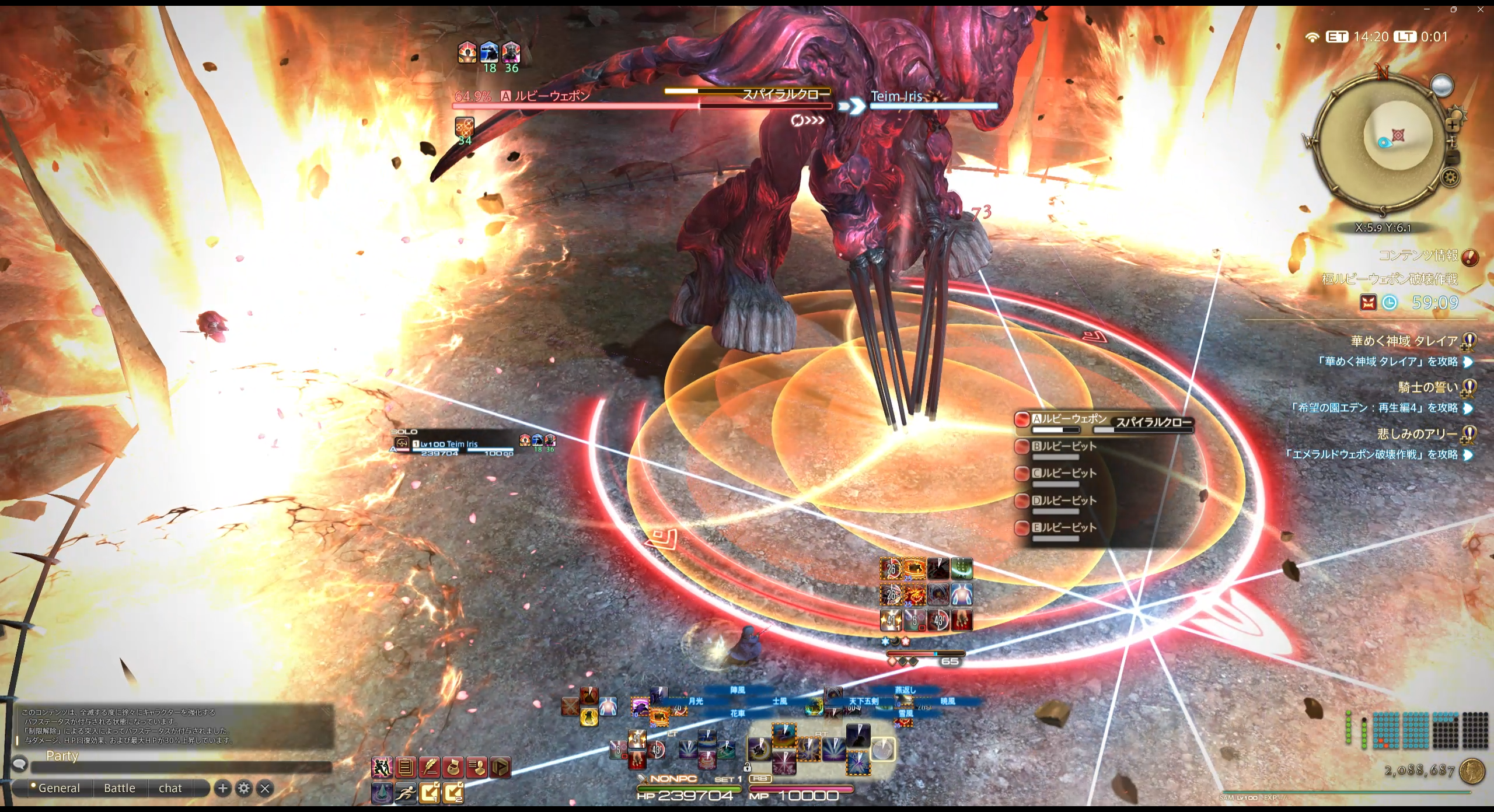1494x812 pixels.
Task: Select Eルビービット in the enemy list
Action: pos(1064,527)
